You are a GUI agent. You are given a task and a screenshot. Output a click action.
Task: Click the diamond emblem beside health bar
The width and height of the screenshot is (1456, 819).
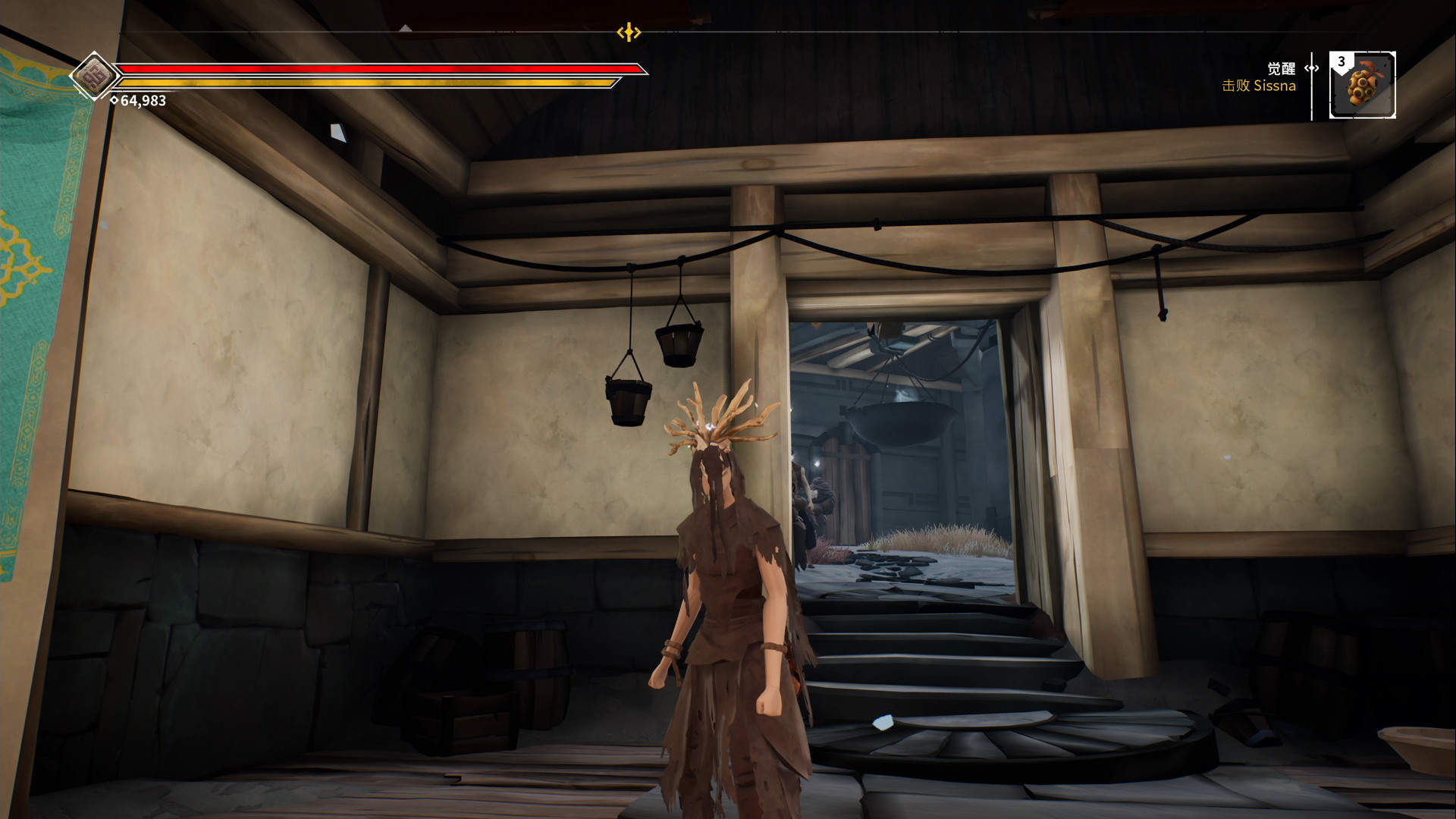click(x=94, y=76)
